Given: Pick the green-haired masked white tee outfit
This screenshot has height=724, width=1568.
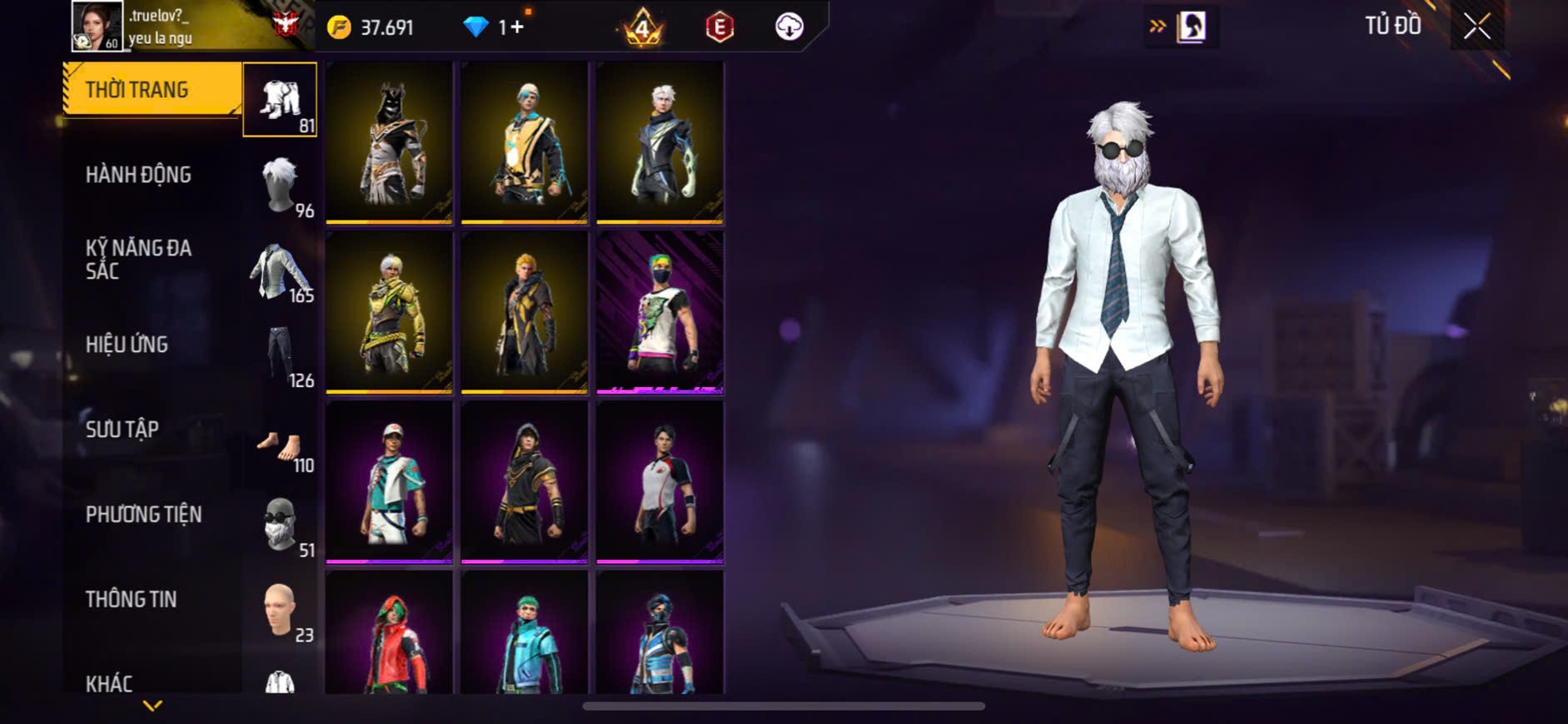Looking at the screenshot, I should (660, 312).
